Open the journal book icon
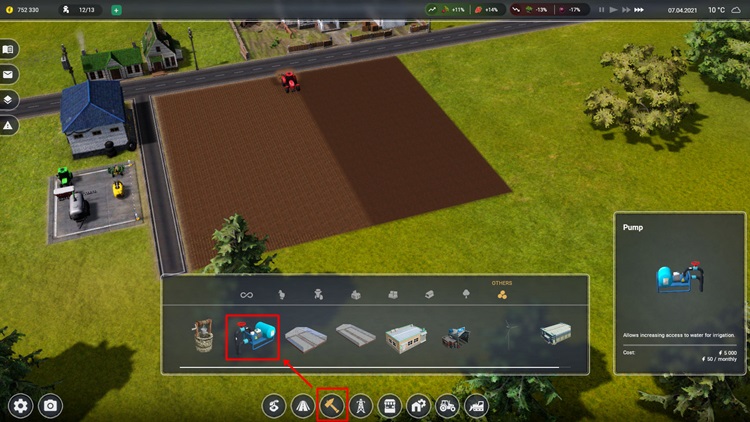The width and height of the screenshot is (750, 422). (x=8, y=49)
